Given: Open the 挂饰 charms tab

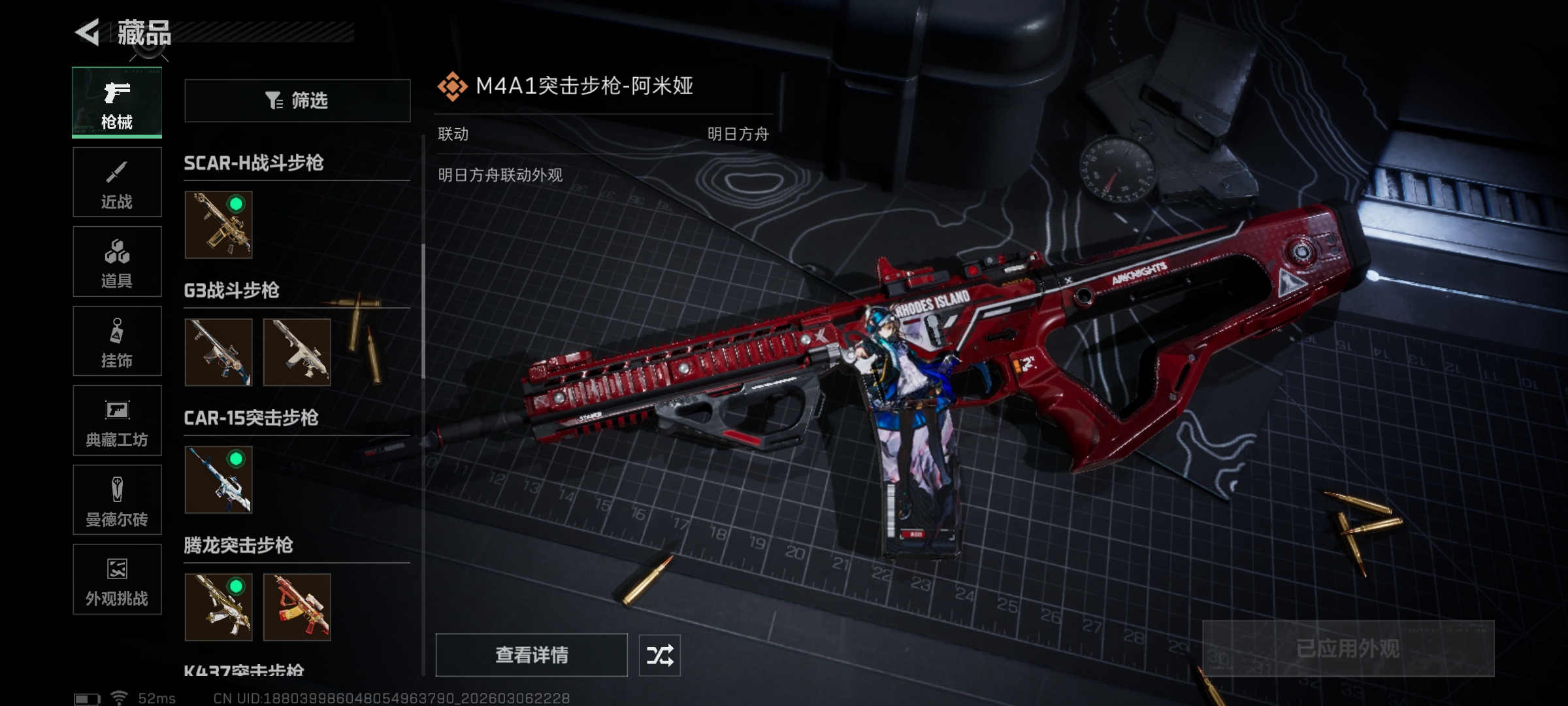Looking at the screenshot, I should point(117,341).
